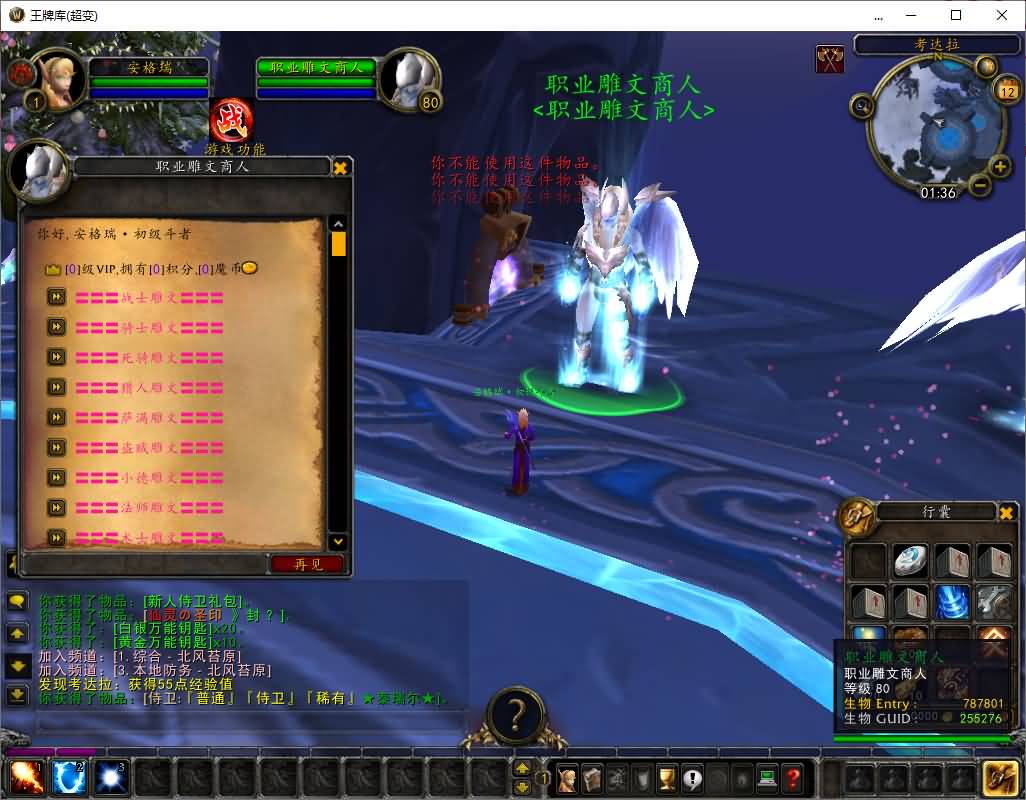Screen dimensions: 1026x800
Task: Open the calendar showing day 12
Action: point(1007,91)
